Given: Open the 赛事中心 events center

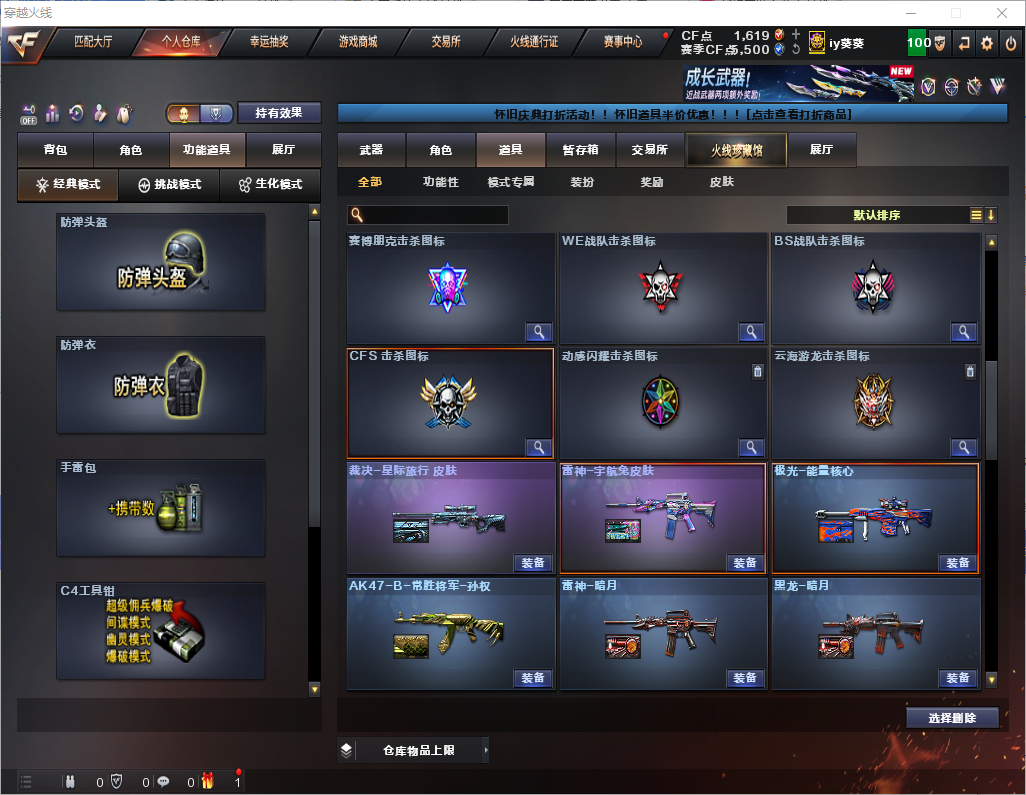Looking at the screenshot, I should coord(622,42).
